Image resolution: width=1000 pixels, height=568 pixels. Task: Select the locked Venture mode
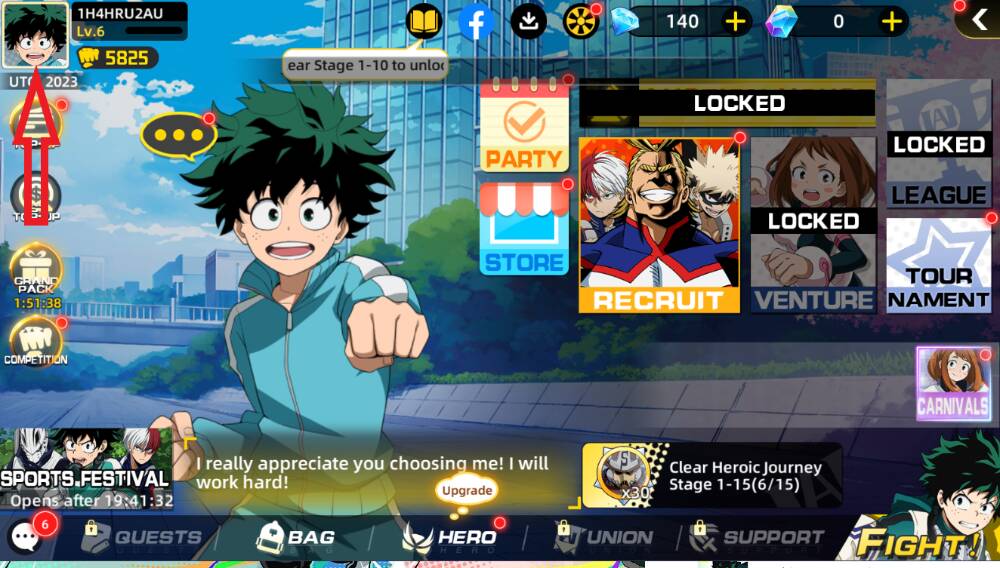tap(813, 226)
